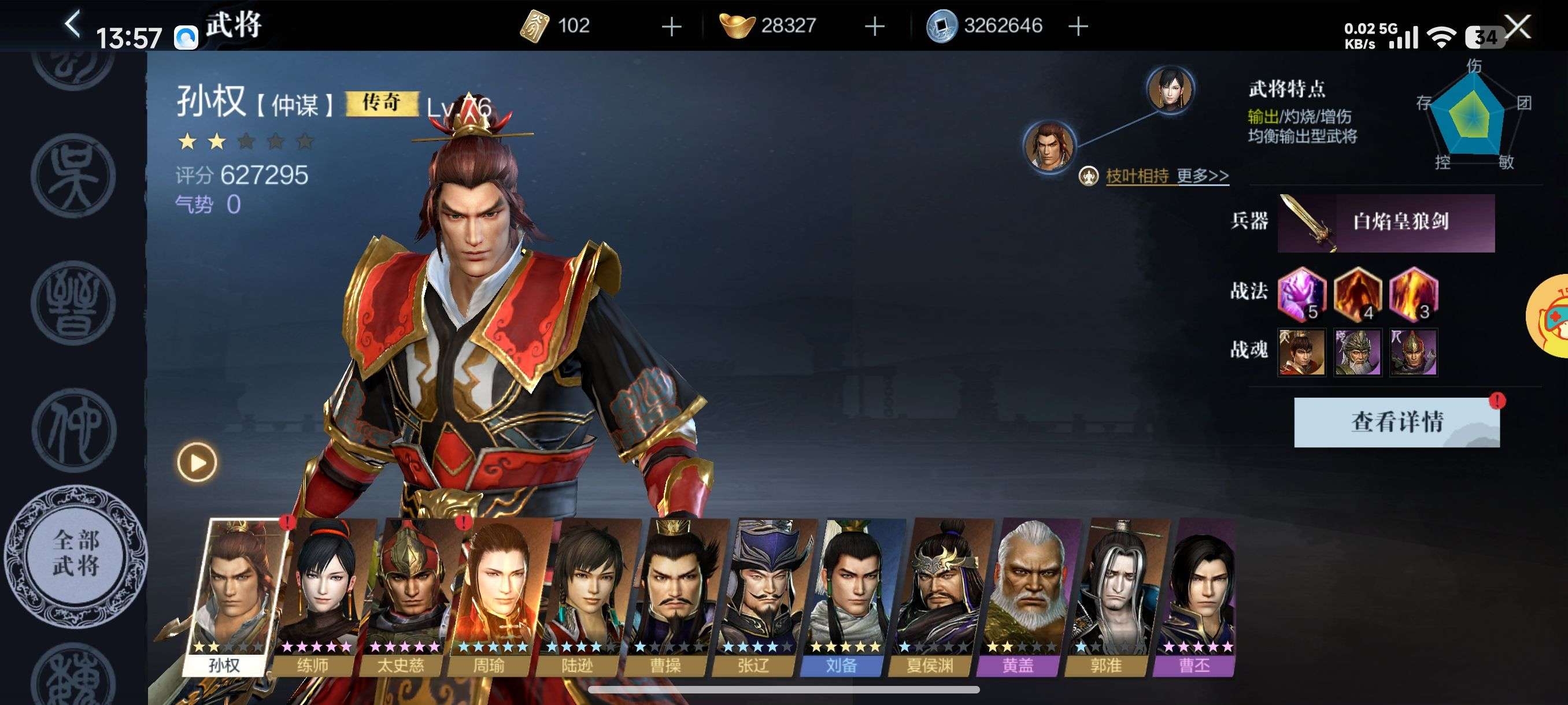The image size is (1568, 705).
Task: Open the 白焰皇狼剑 weapon slot
Action: [1385, 222]
